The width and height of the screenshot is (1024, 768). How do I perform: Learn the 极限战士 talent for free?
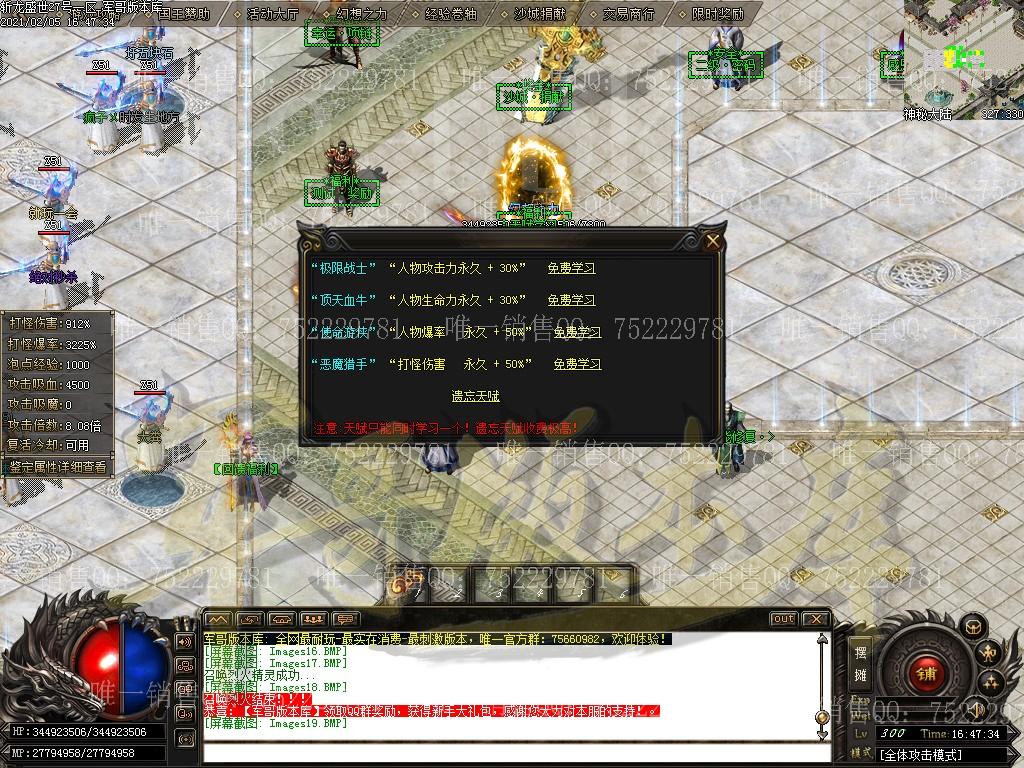(571, 268)
